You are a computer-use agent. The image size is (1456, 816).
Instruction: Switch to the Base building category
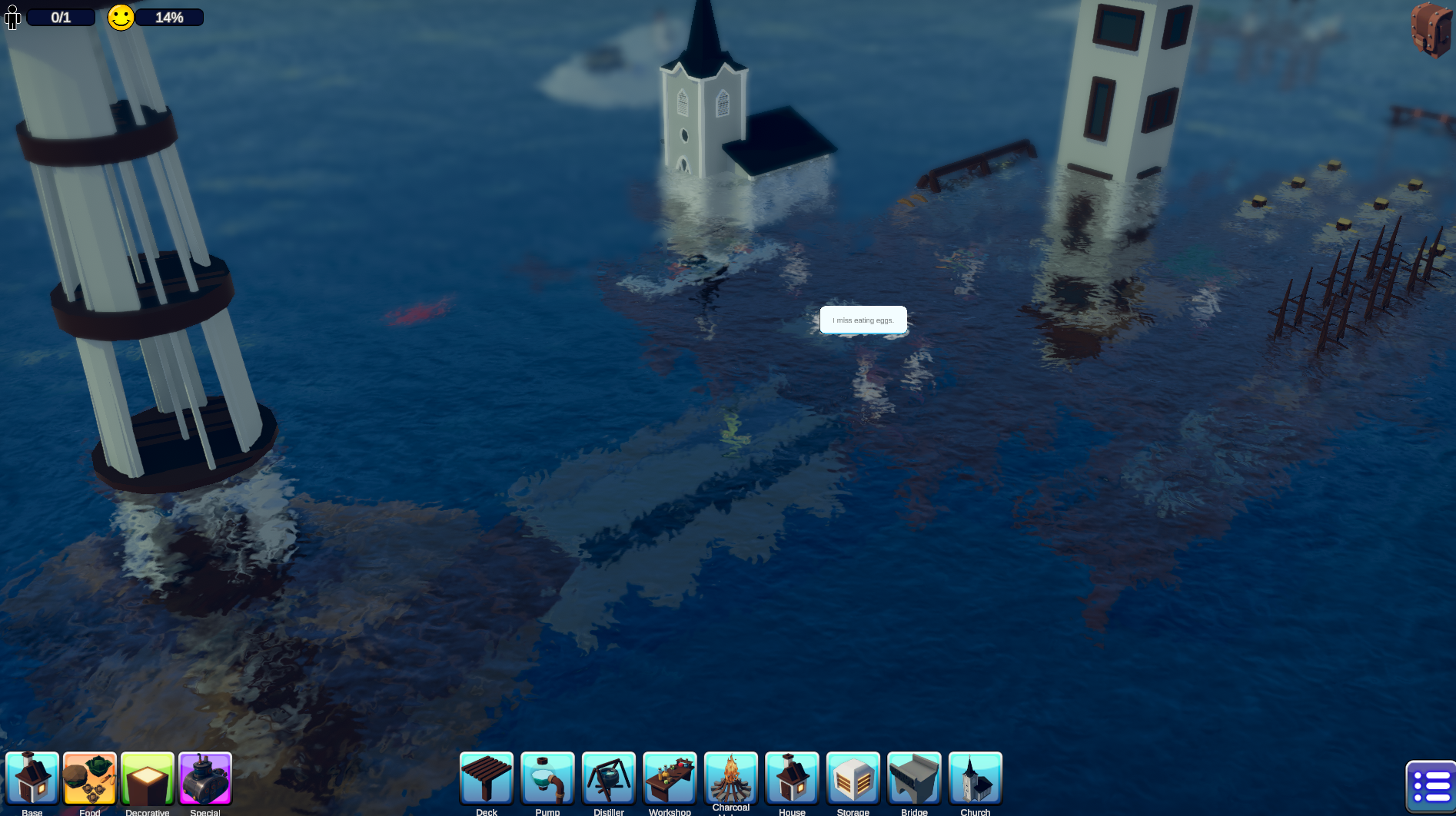pos(32,778)
